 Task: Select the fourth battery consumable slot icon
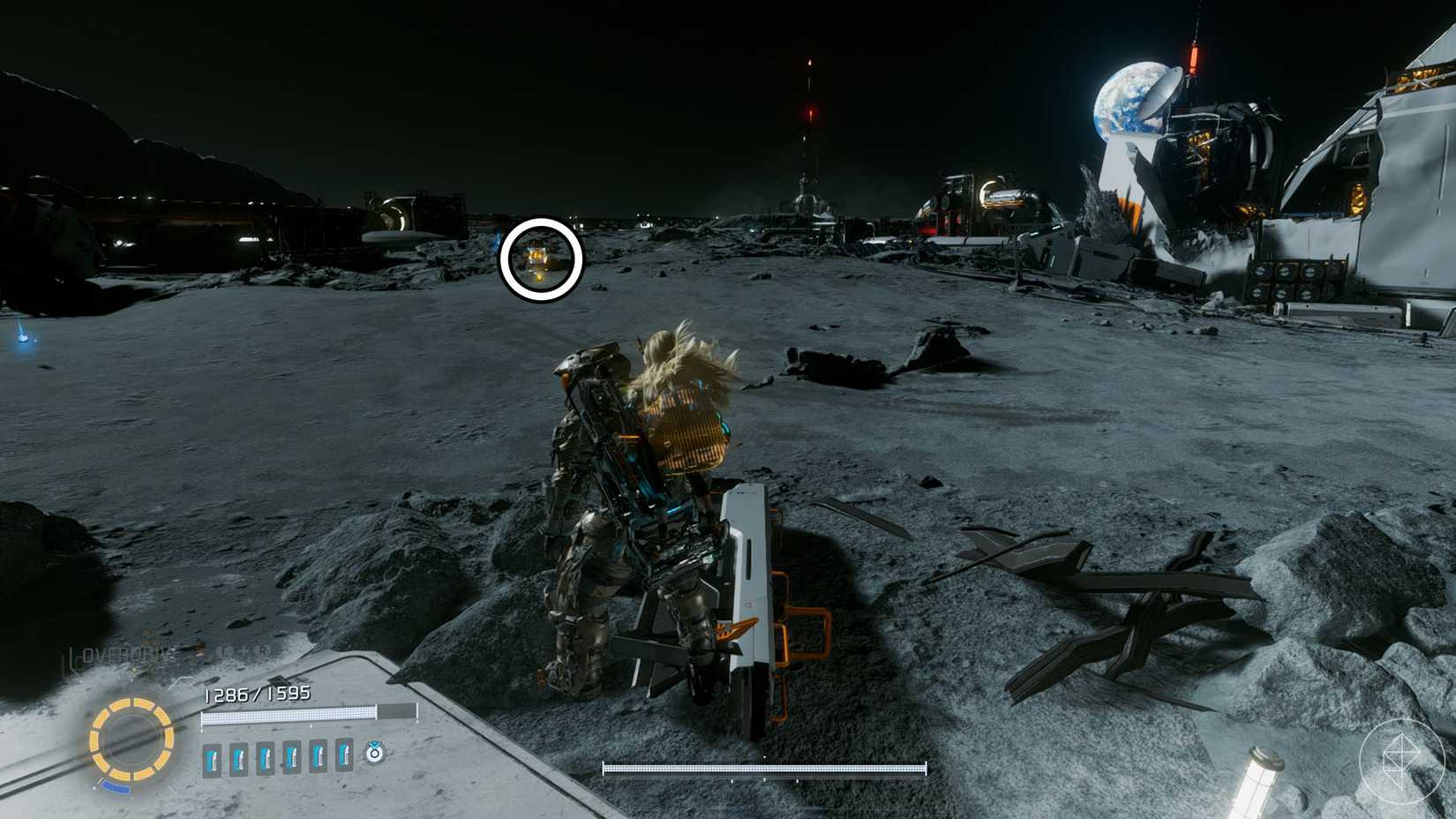291,756
